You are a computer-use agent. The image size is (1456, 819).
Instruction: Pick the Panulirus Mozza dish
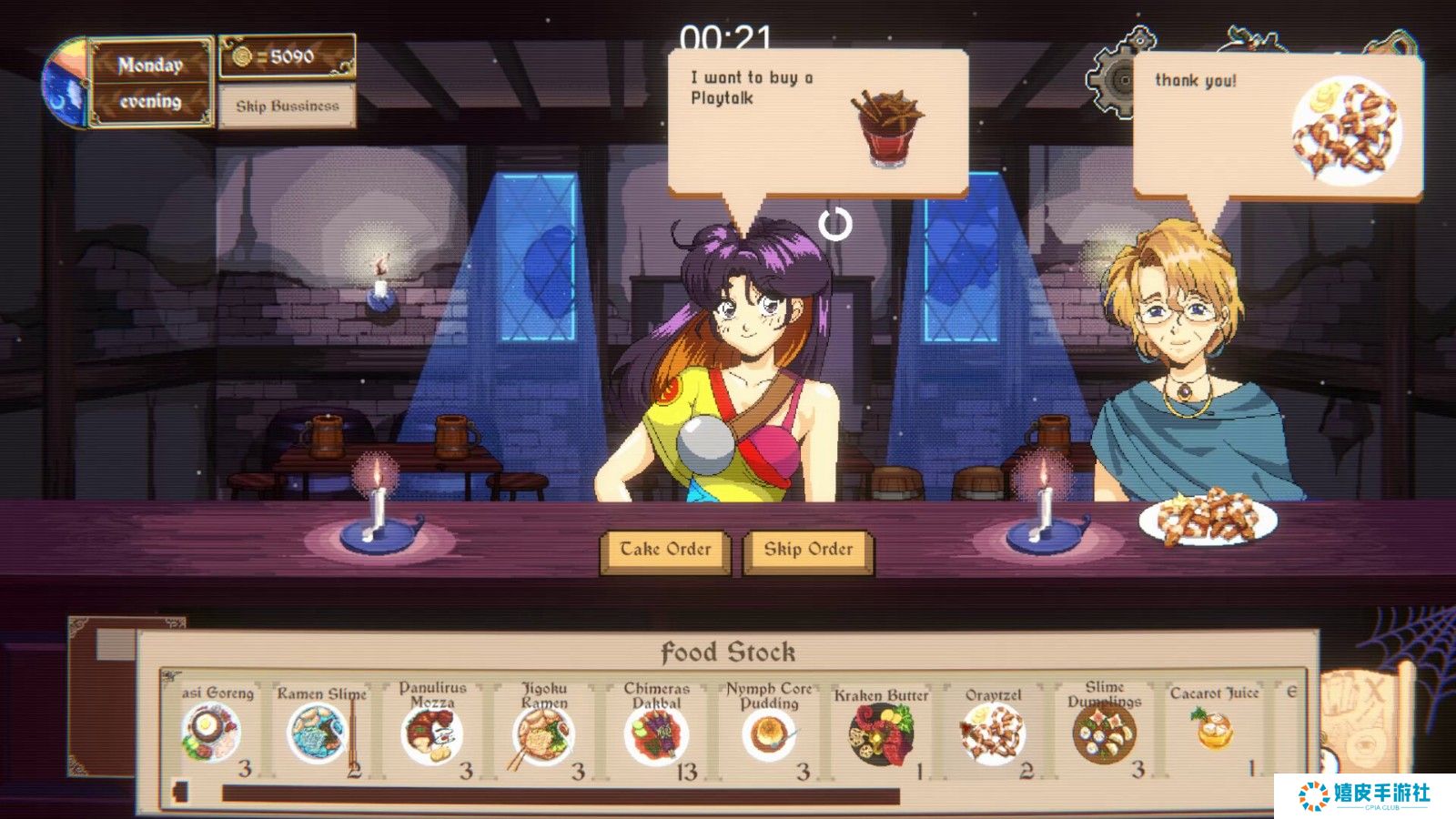pyautogui.click(x=431, y=734)
